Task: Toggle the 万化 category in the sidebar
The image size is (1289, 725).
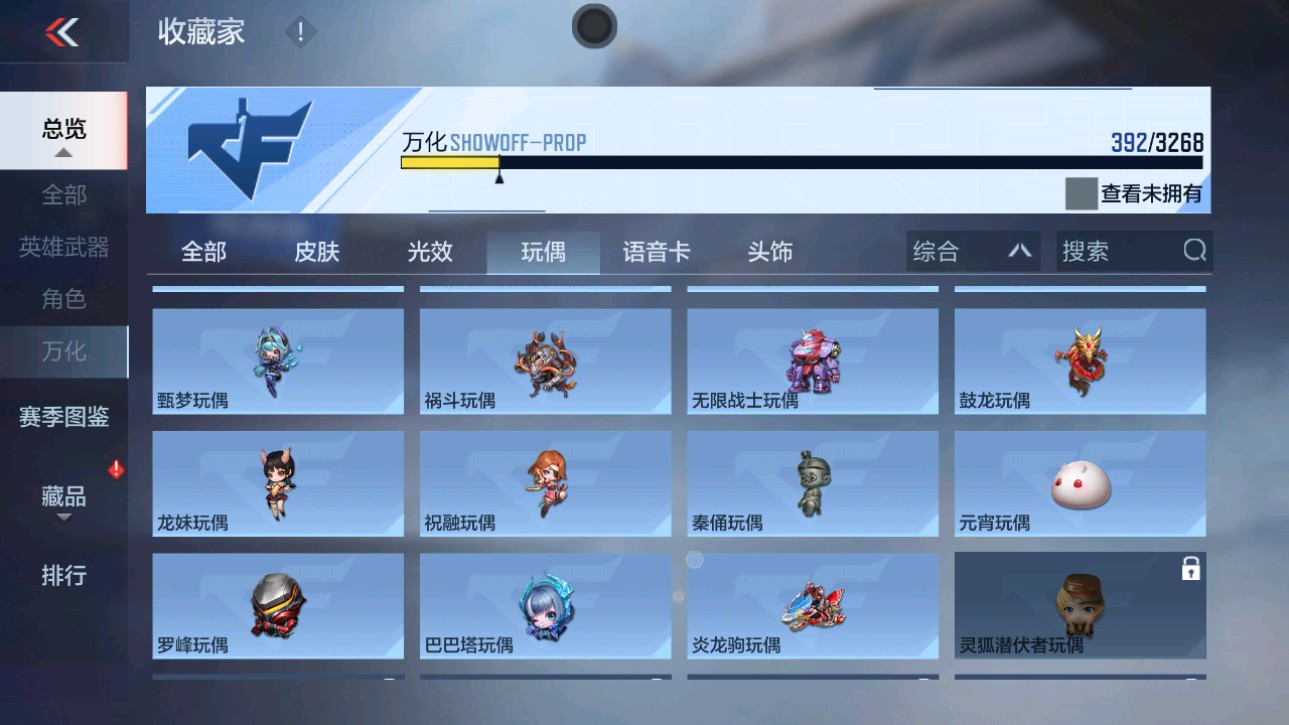Action: pos(65,352)
